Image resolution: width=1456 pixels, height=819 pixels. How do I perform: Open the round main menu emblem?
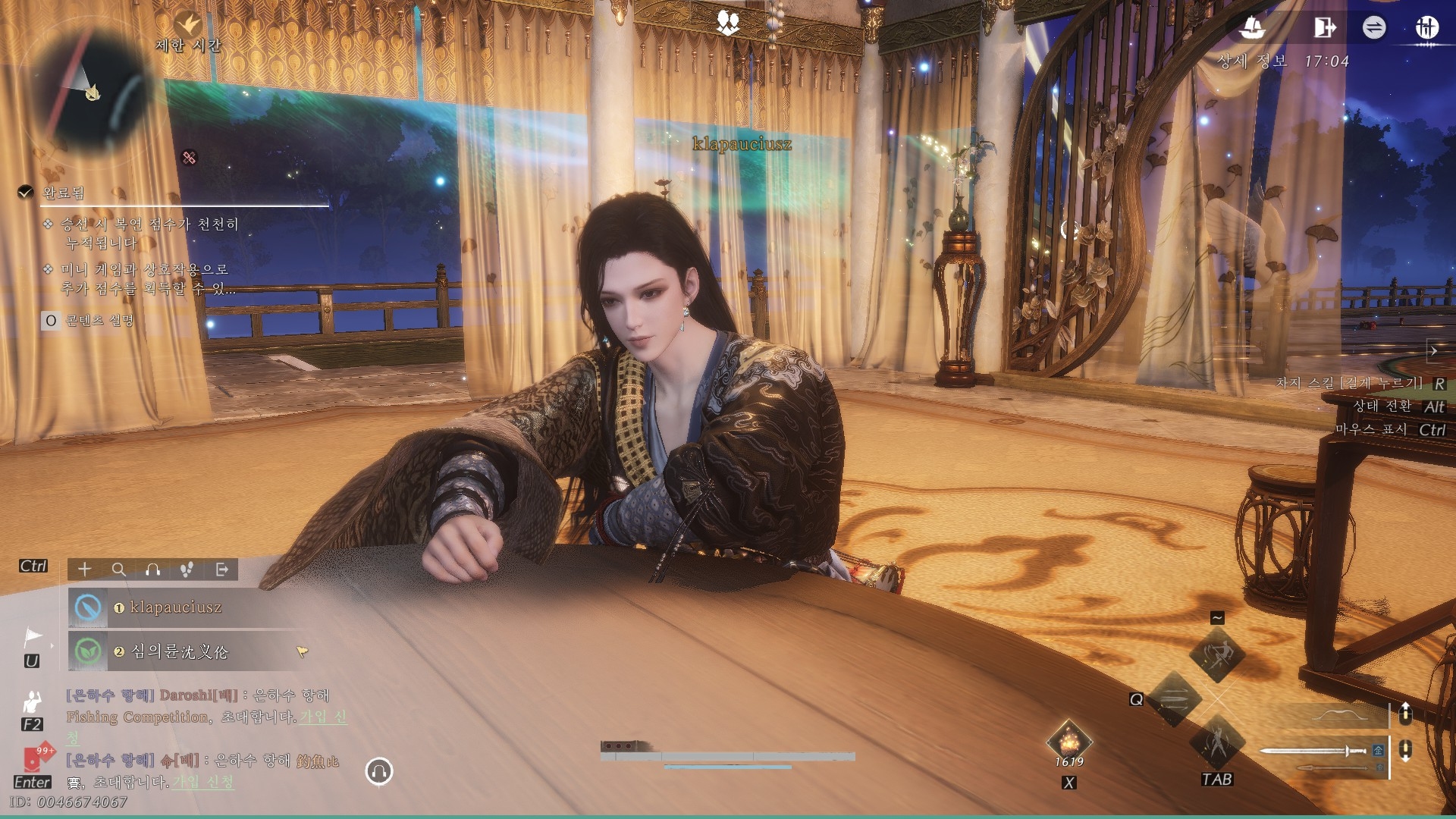pyautogui.click(x=1426, y=28)
